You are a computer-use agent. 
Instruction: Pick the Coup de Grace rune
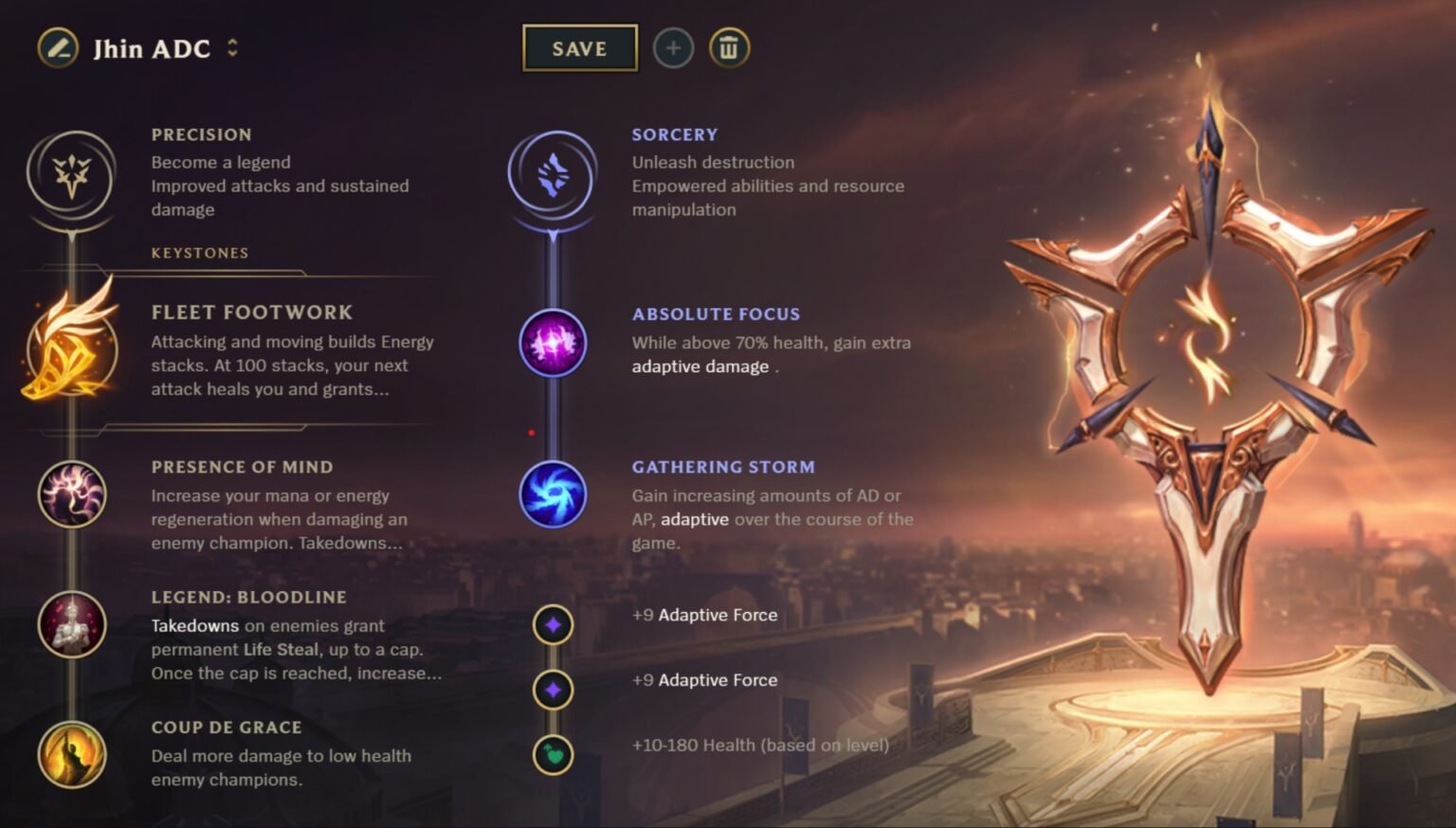(71, 753)
